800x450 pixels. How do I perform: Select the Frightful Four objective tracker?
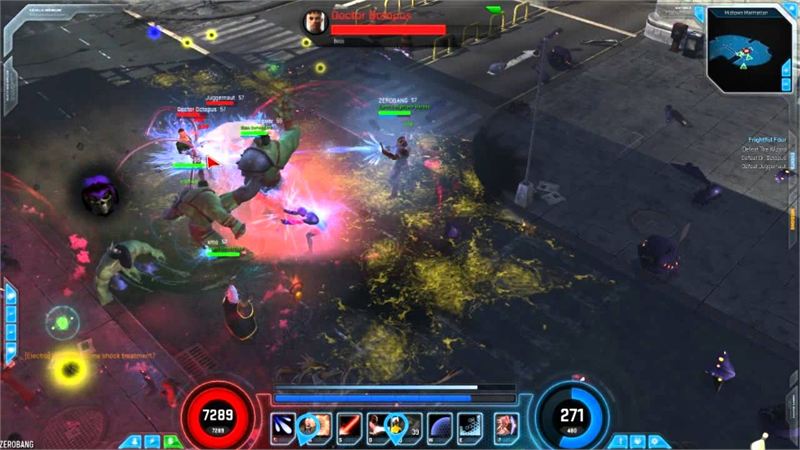tap(767, 141)
